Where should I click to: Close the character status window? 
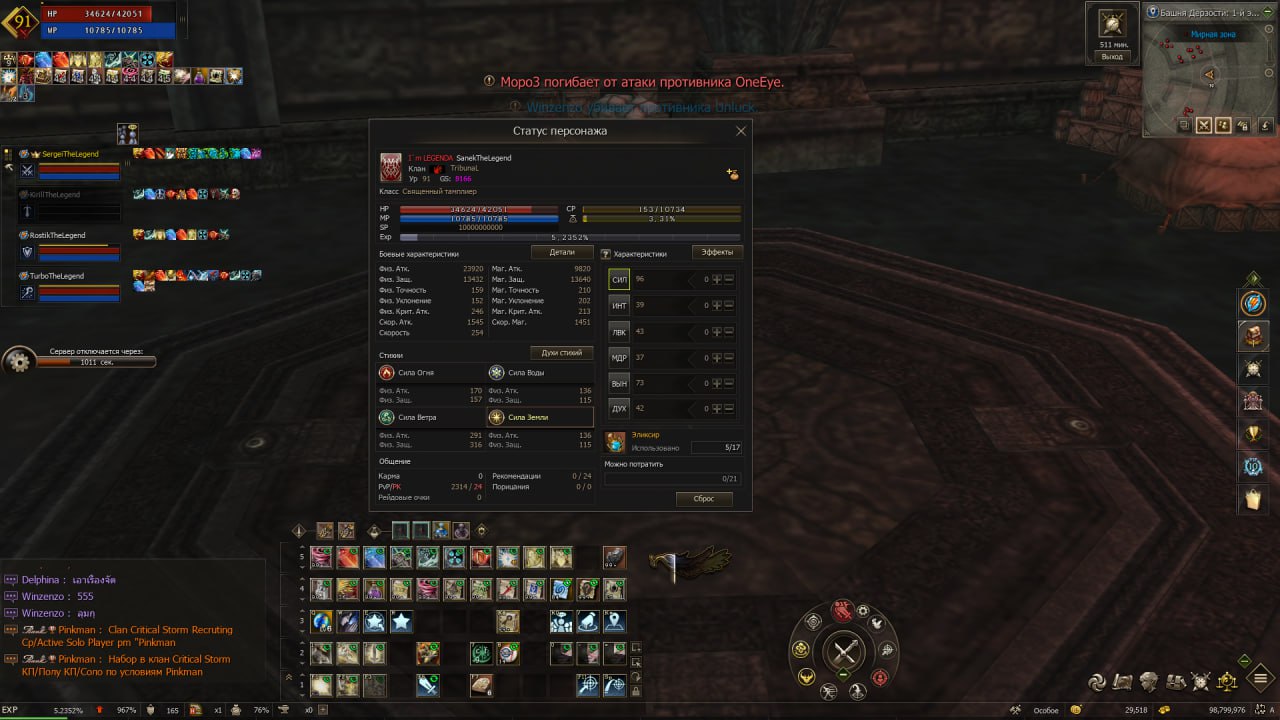741,131
